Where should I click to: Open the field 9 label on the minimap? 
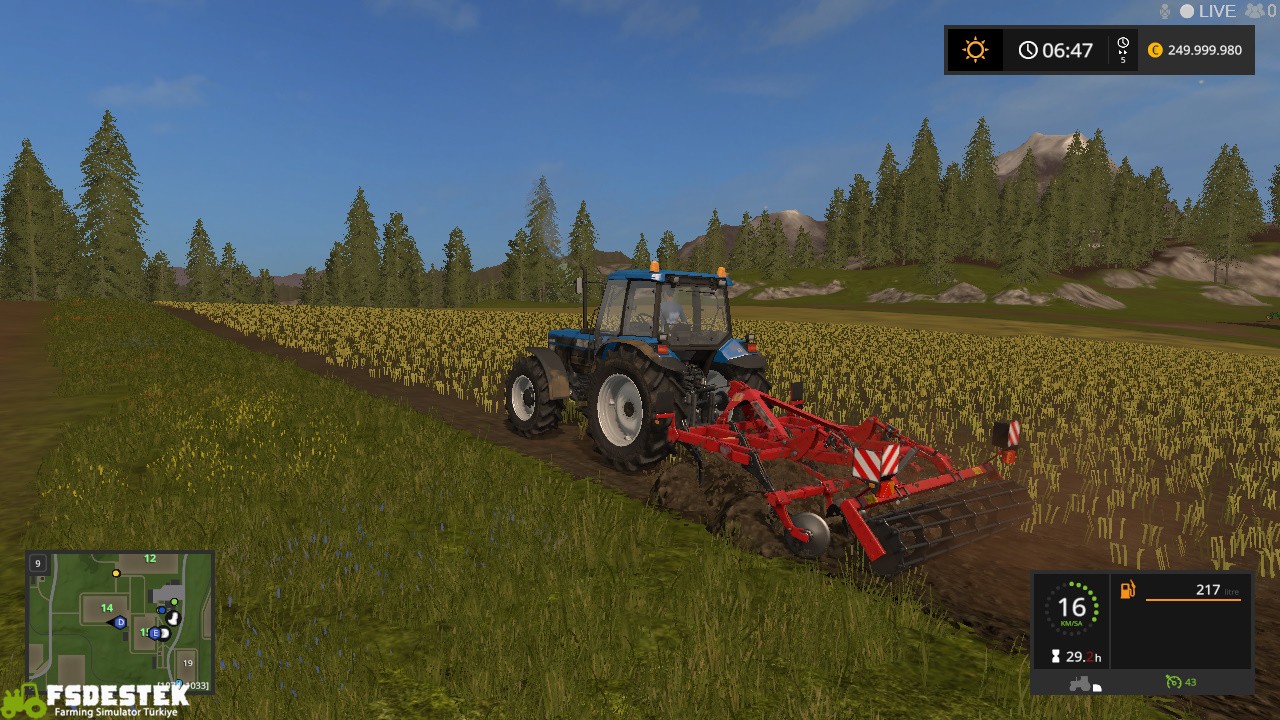click(x=38, y=563)
